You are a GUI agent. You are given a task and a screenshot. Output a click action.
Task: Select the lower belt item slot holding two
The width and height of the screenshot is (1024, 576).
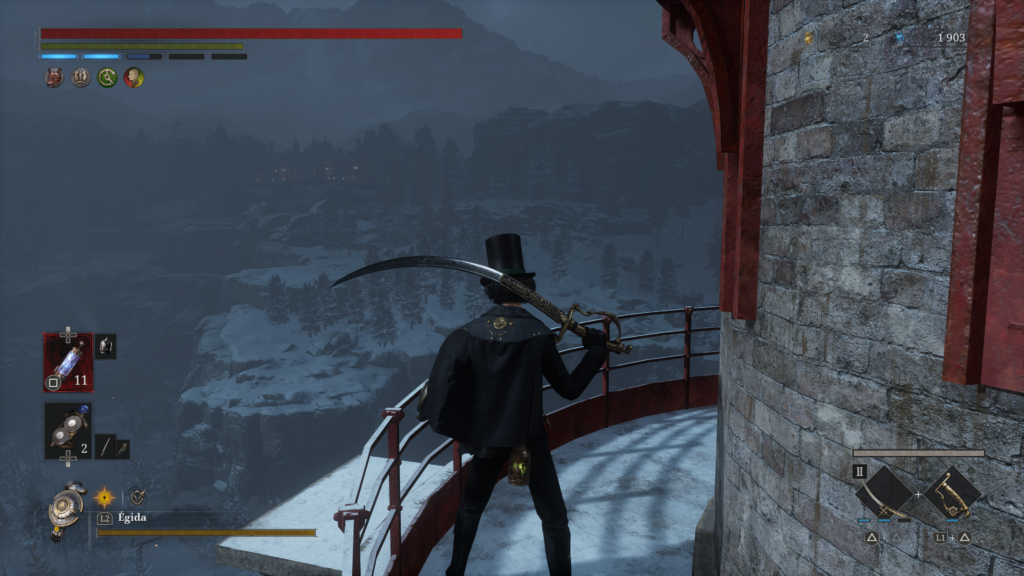[x=67, y=431]
